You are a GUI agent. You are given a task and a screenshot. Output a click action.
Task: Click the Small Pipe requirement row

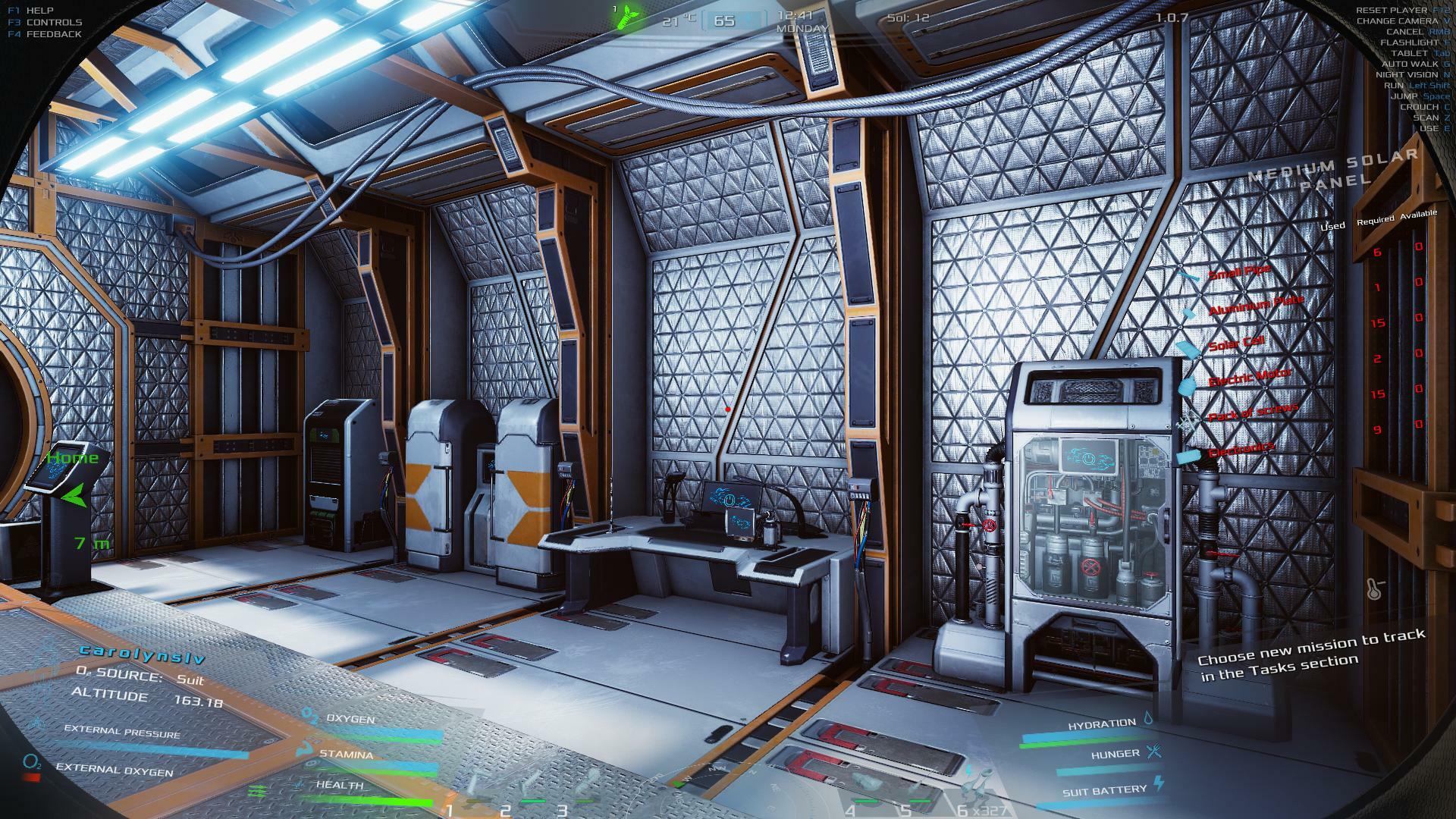coord(1238,272)
